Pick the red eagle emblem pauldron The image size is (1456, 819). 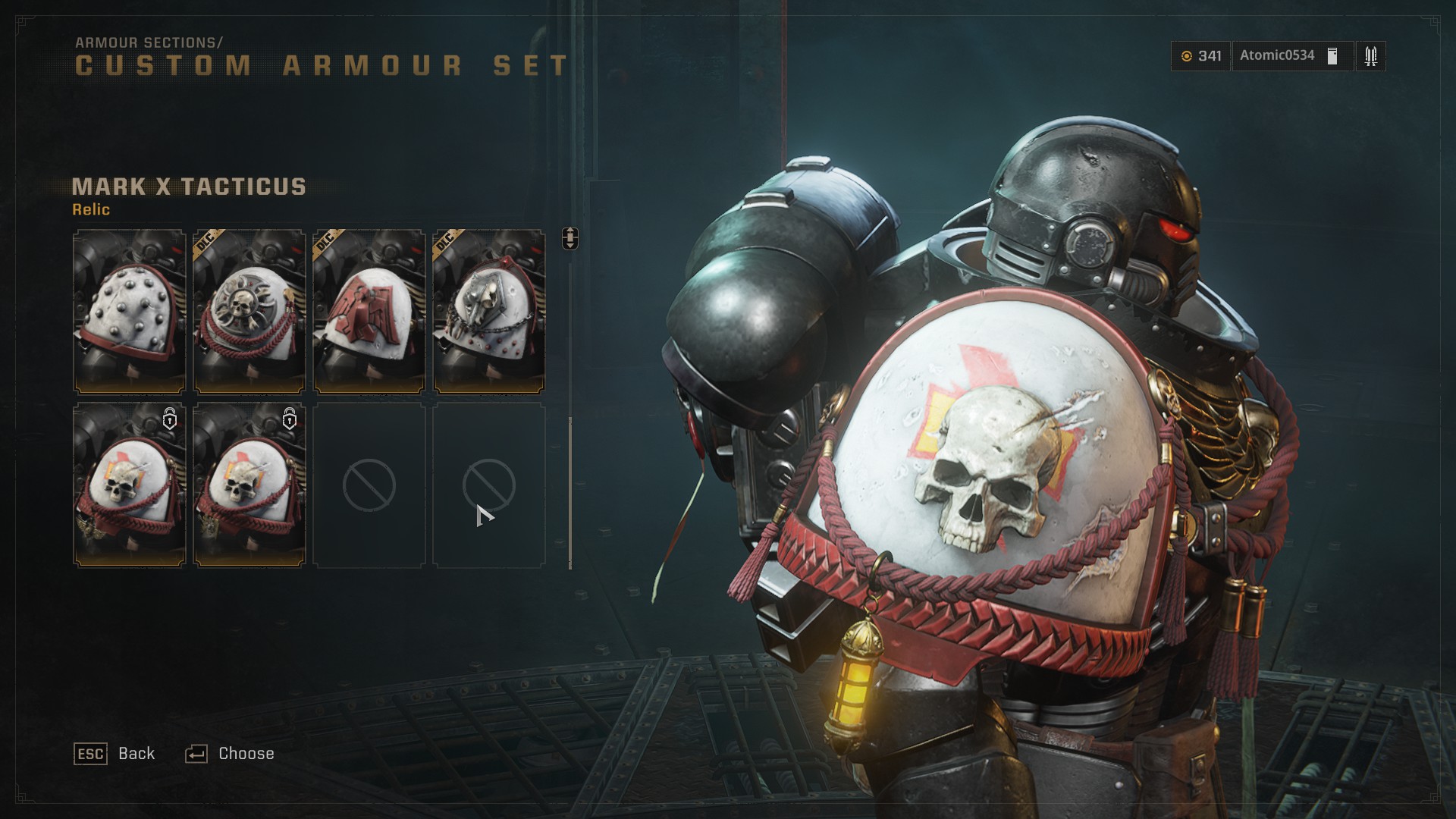pyautogui.click(x=369, y=312)
